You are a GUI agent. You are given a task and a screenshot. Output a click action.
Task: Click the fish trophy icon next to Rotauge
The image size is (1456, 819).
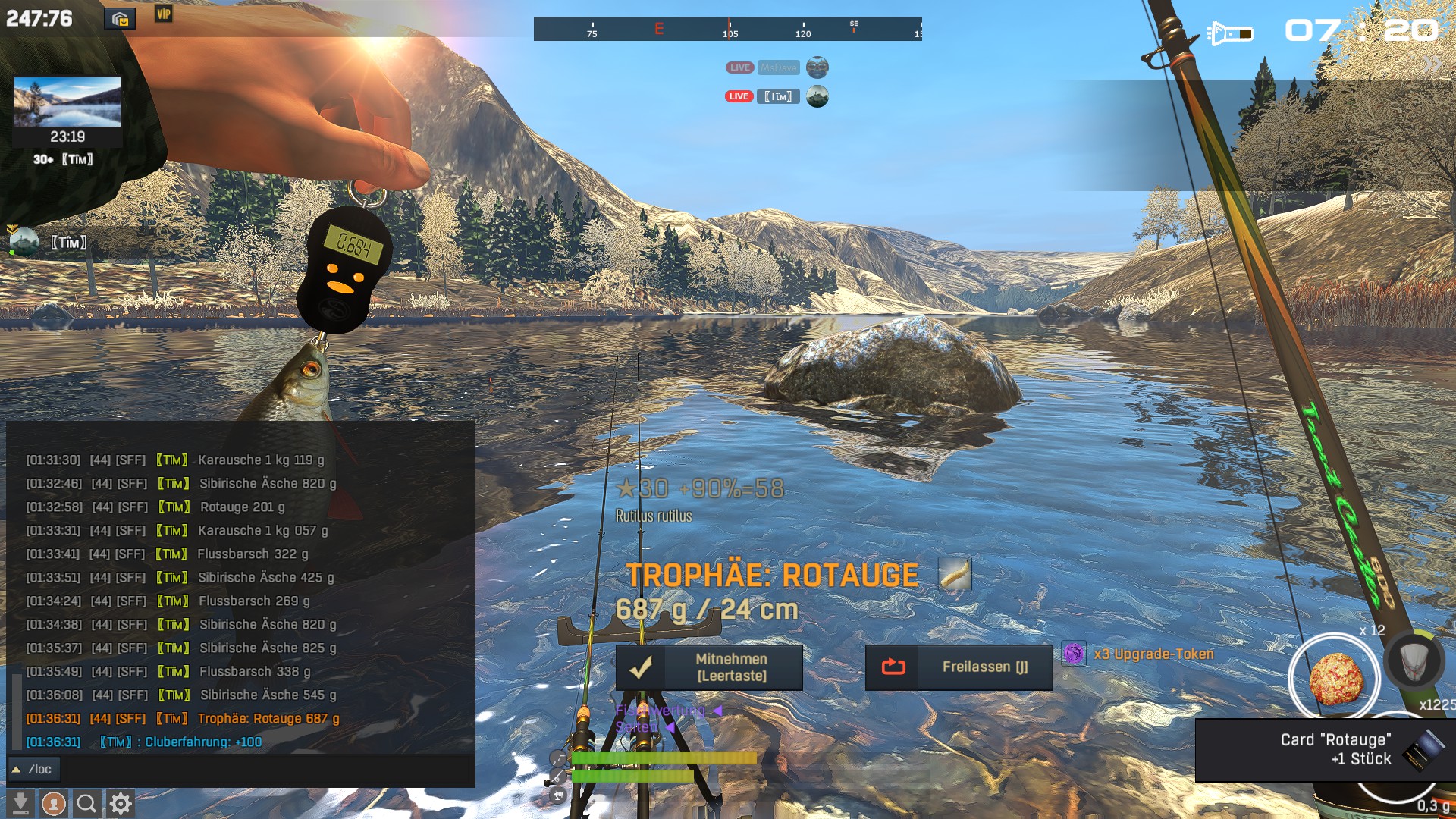pos(954,574)
